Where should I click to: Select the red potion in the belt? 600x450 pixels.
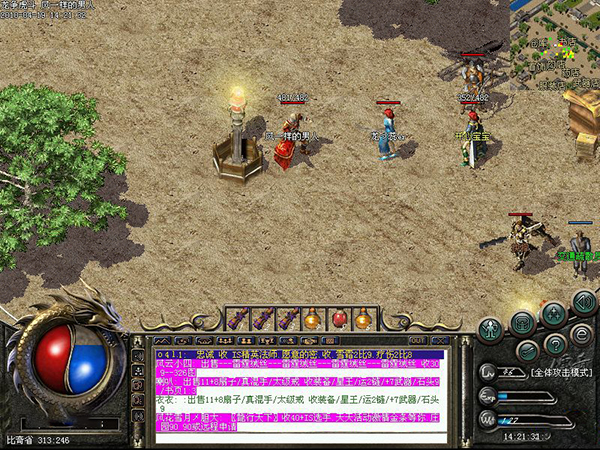338,319
